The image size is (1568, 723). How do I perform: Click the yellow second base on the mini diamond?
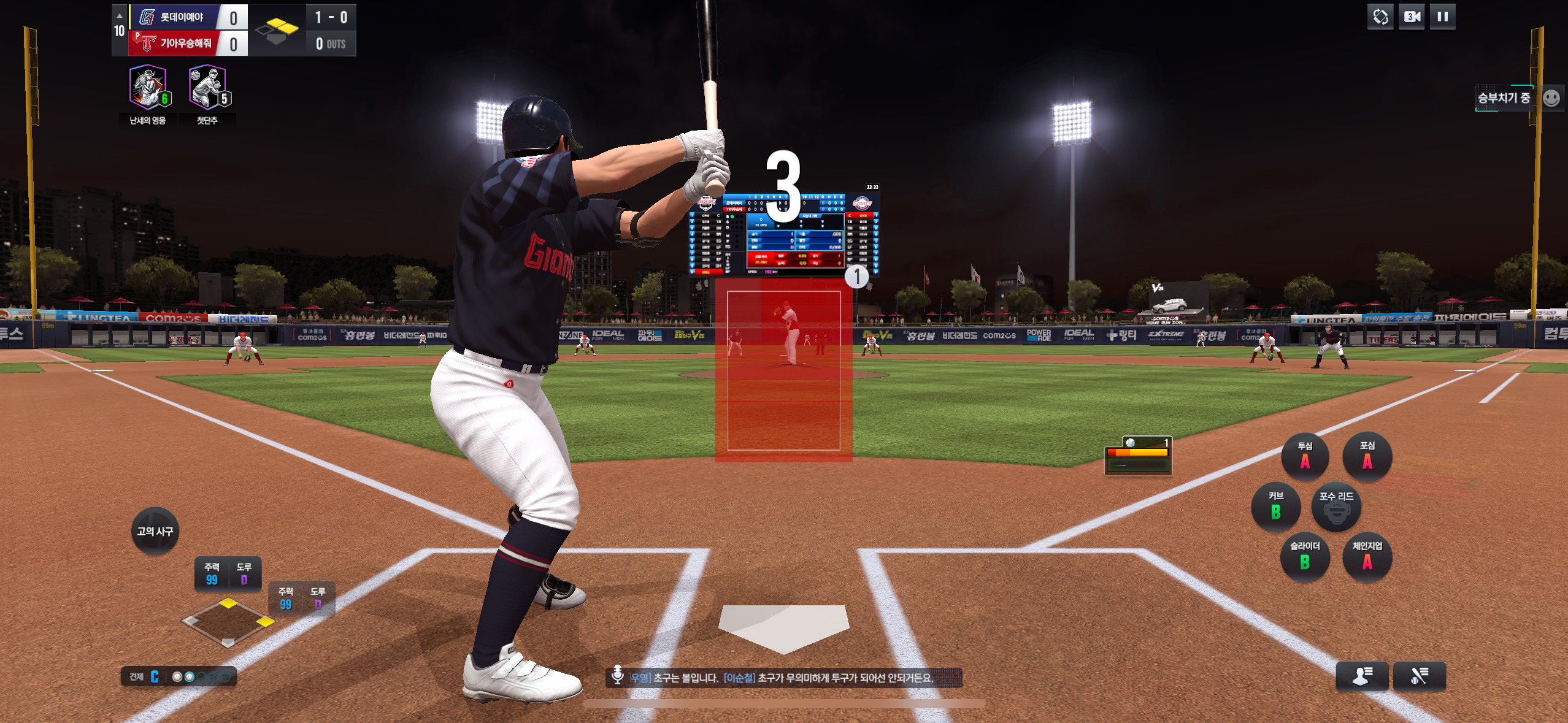pos(228,603)
